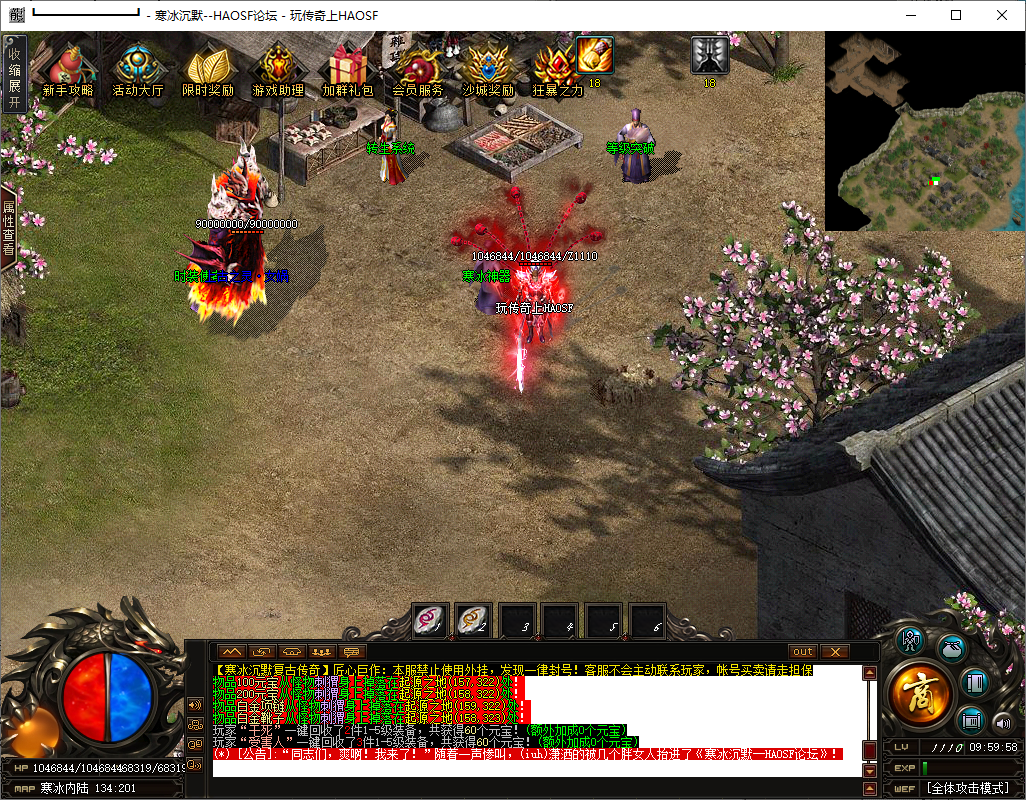Click the minimap in the corner

tap(924, 130)
